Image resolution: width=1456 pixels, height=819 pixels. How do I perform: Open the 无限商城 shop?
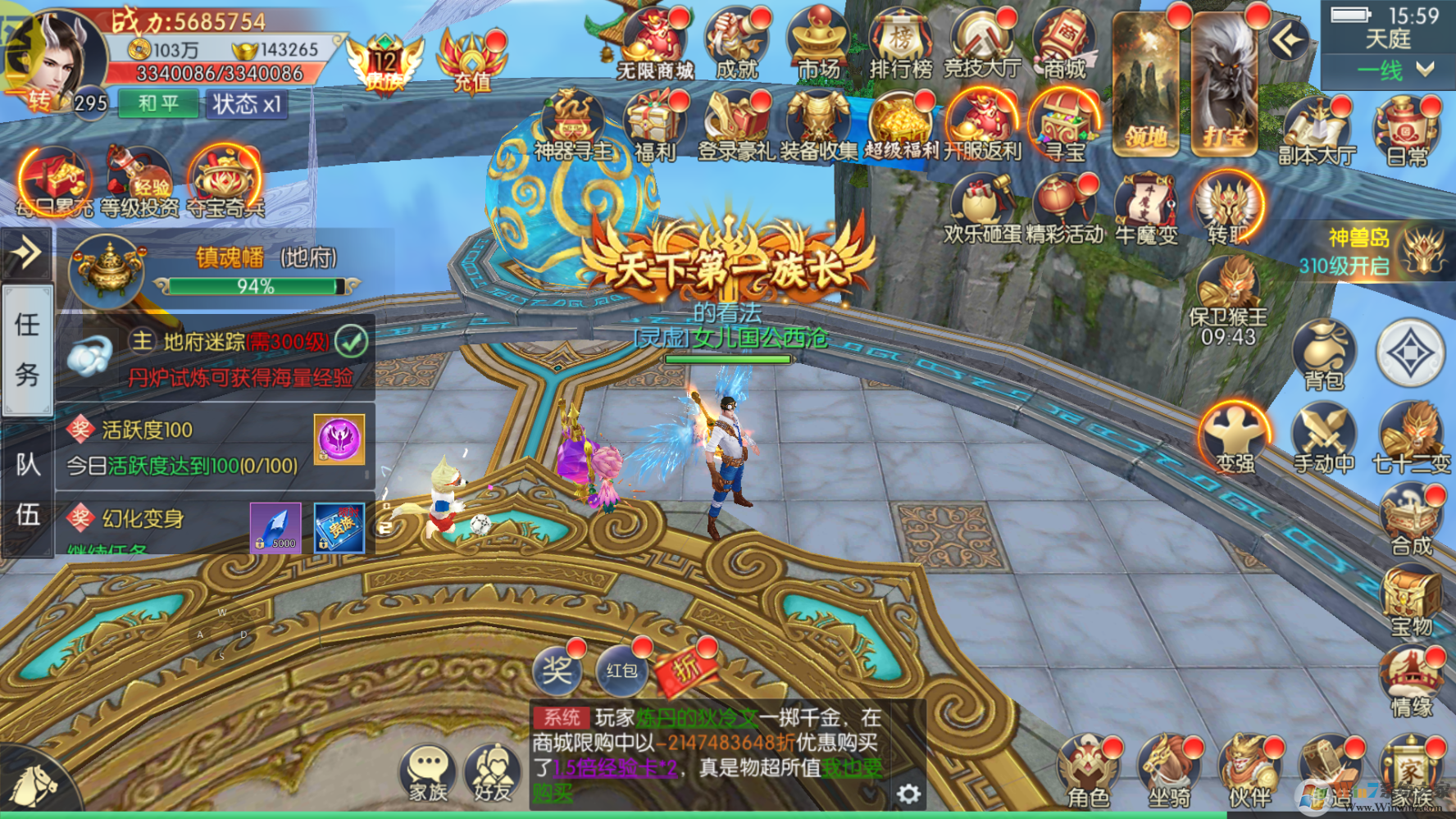tap(655, 45)
